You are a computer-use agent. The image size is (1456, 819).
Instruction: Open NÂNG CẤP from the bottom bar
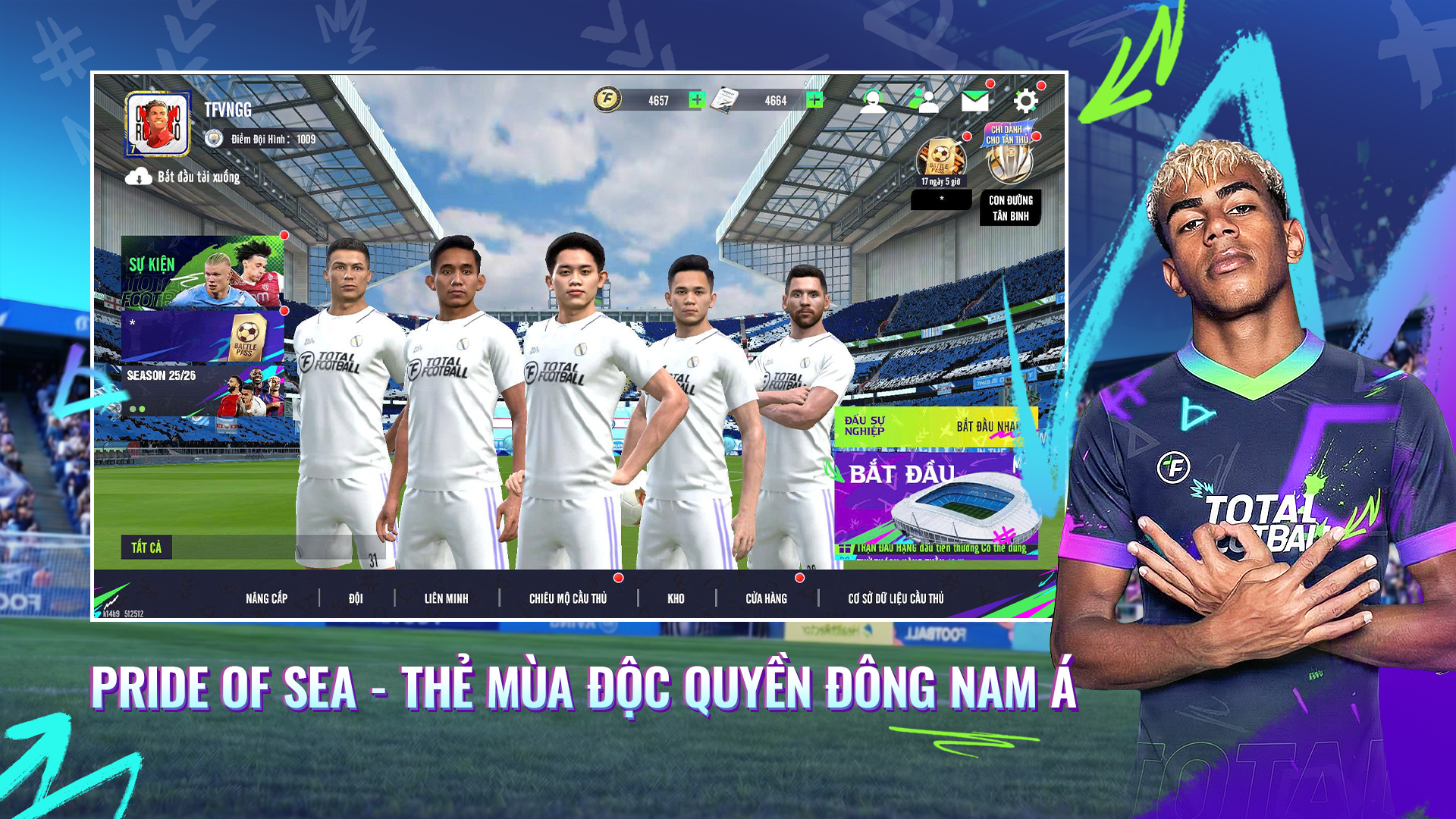point(267,598)
